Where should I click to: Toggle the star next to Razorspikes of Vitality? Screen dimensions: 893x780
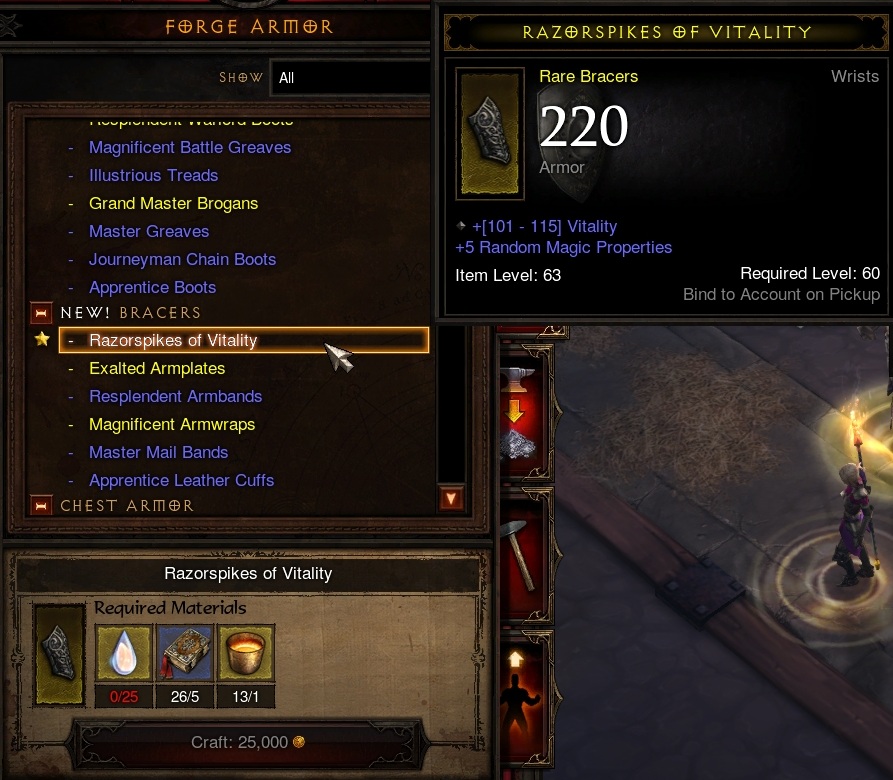[42, 340]
